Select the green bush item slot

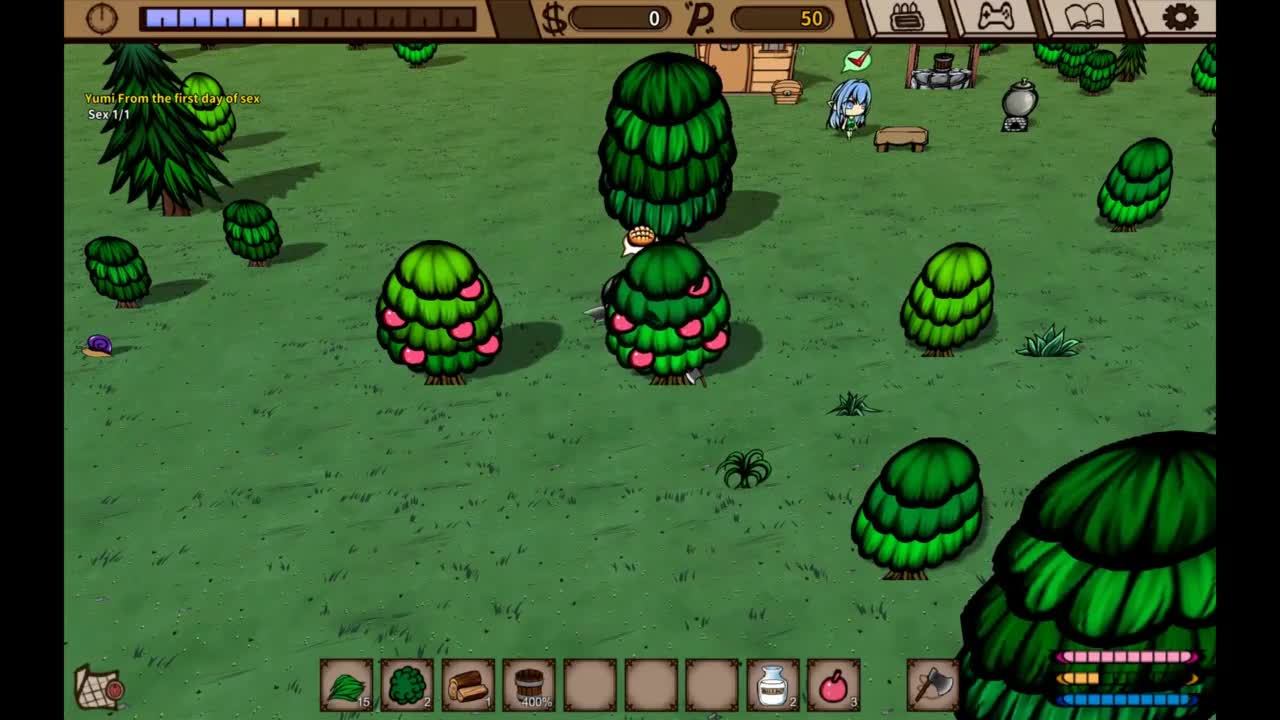[x=407, y=686]
